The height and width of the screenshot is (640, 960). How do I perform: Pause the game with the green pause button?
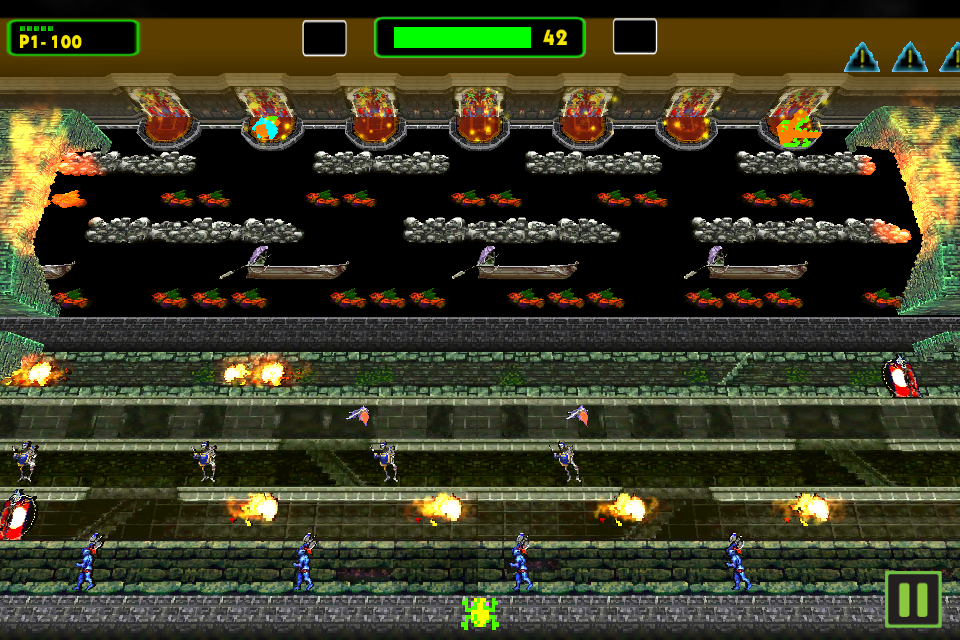pyautogui.click(x=913, y=599)
